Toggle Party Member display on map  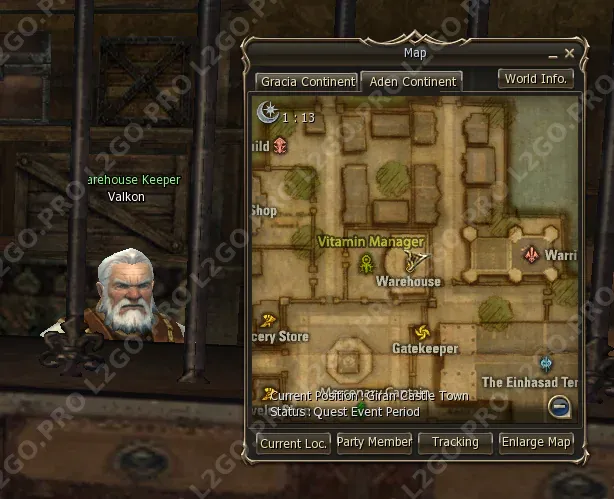(x=374, y=442)
